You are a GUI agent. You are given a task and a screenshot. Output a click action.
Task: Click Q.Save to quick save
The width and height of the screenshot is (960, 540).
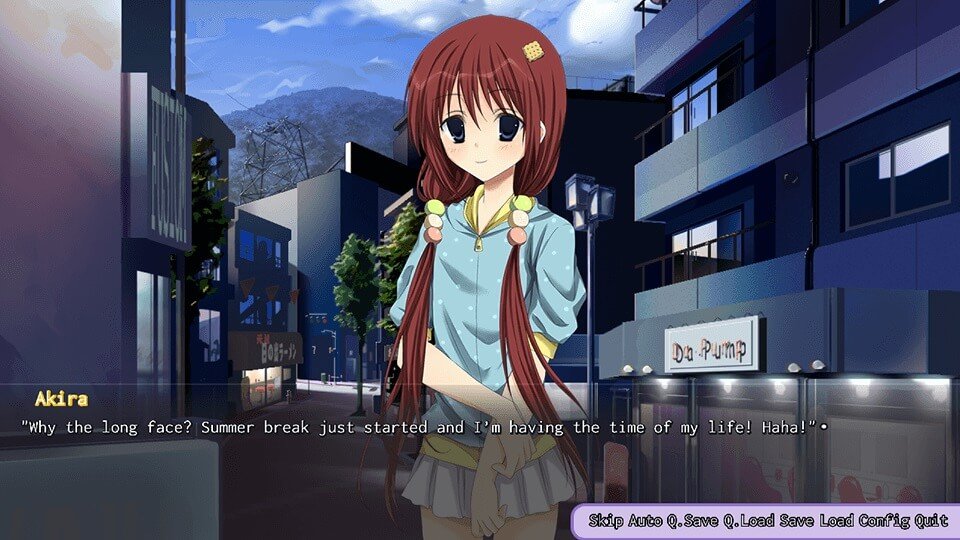(x=695, y=520)
